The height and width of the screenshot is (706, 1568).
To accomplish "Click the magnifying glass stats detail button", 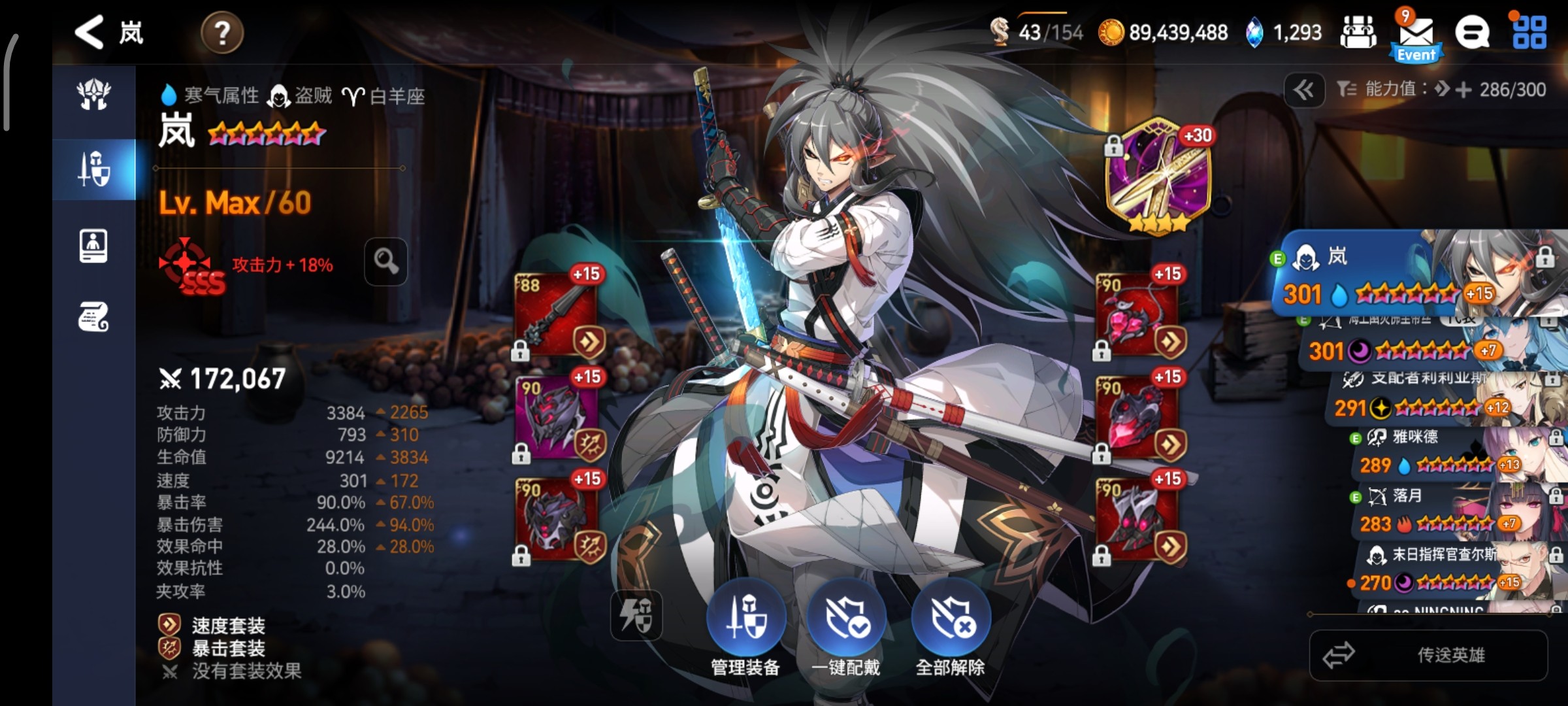I will (x=385, y=261).
